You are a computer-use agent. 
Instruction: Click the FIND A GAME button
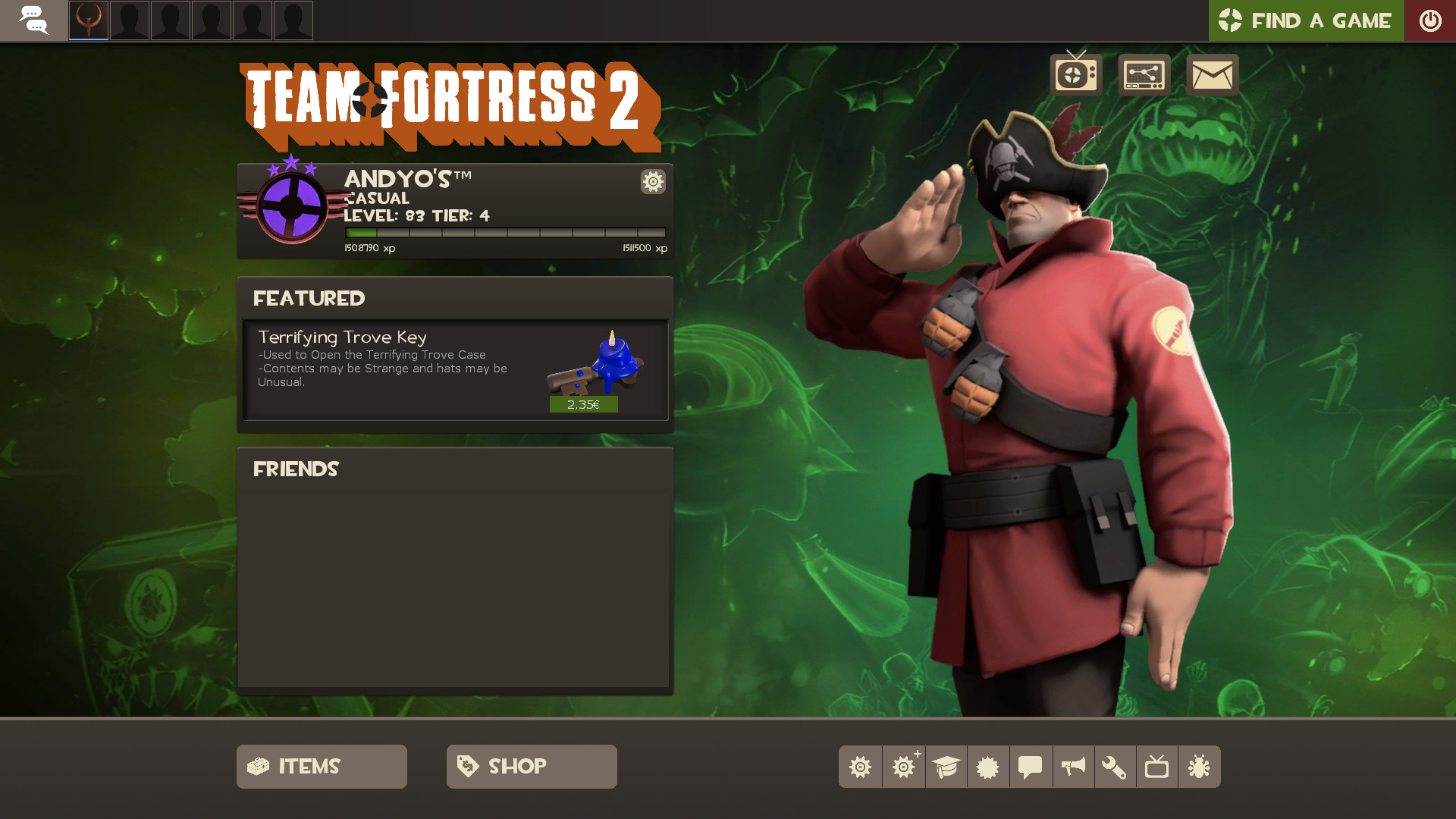1306,20
